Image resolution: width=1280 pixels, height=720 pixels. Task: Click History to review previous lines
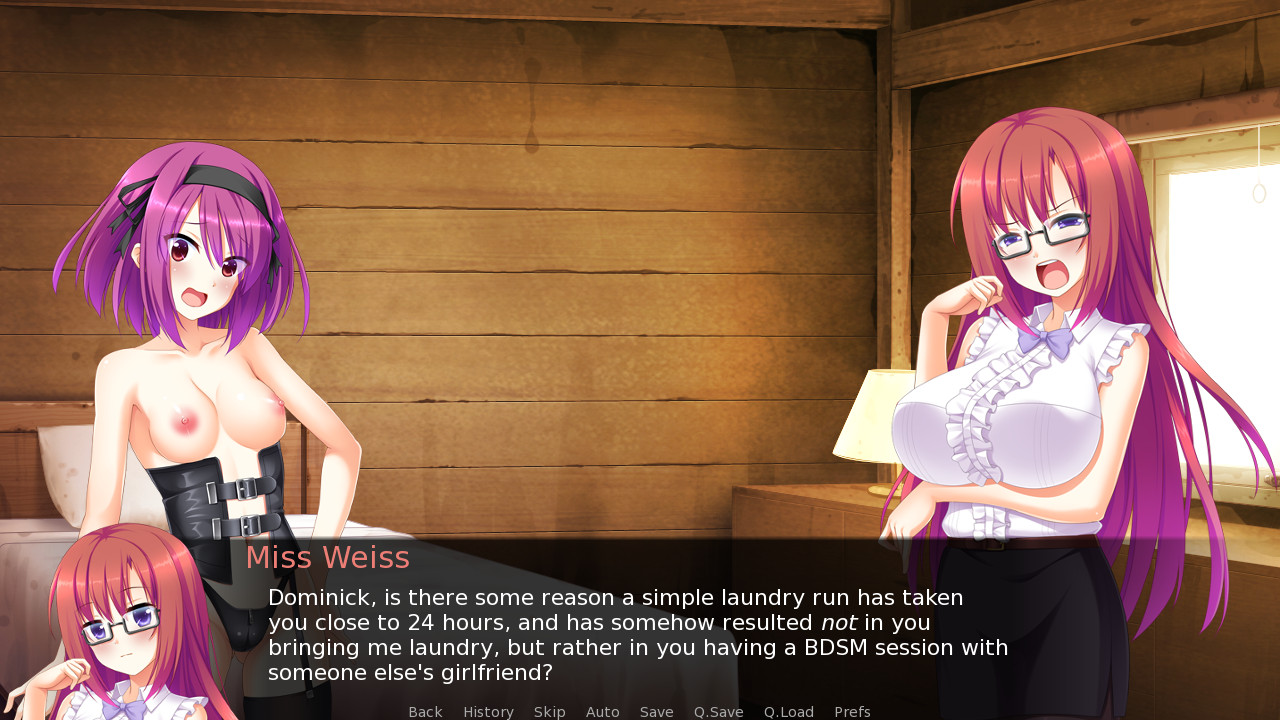[x=488, y=711]
